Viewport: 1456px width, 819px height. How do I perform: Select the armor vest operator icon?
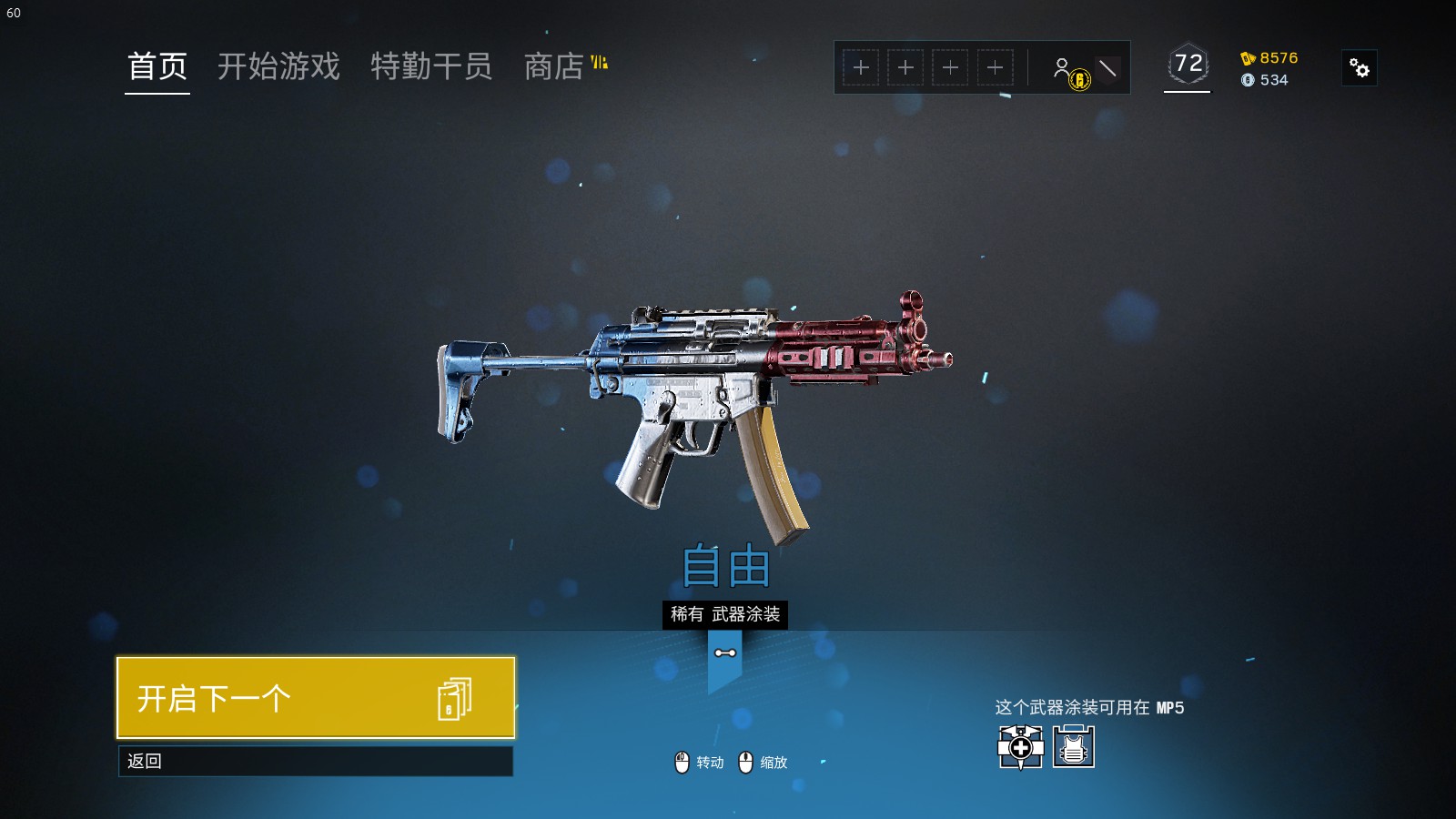point(1074,747)
